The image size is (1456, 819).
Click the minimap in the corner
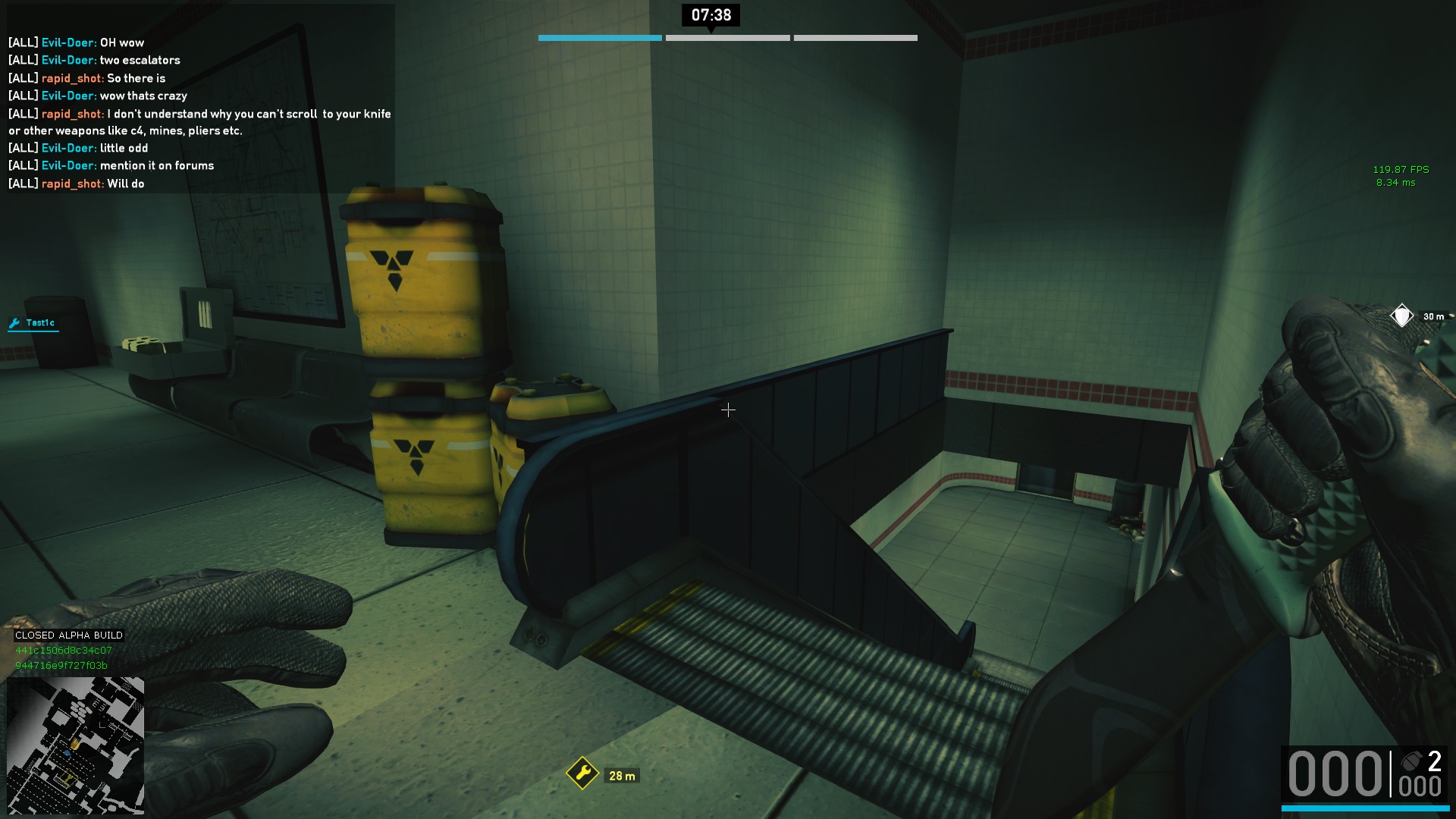point(75,745)
